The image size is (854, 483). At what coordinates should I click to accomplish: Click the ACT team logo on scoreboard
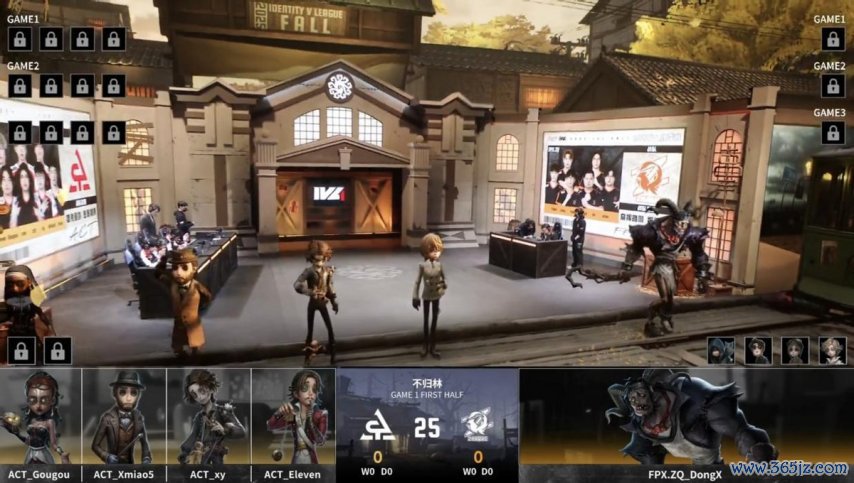tap(378, 429)
